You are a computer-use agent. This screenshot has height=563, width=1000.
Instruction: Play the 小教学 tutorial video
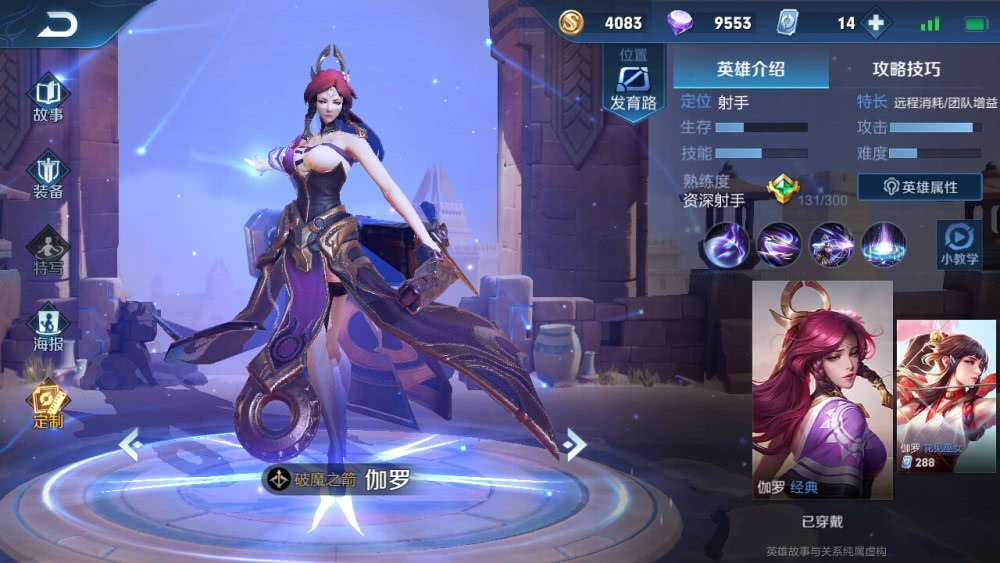(958, 243)
